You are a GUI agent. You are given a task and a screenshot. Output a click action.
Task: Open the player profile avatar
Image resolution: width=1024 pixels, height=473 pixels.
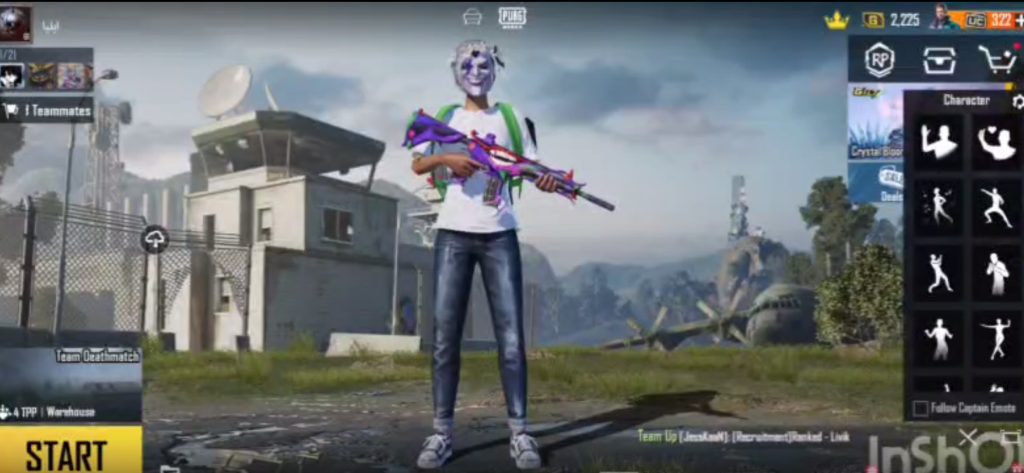tap(15, 22)
